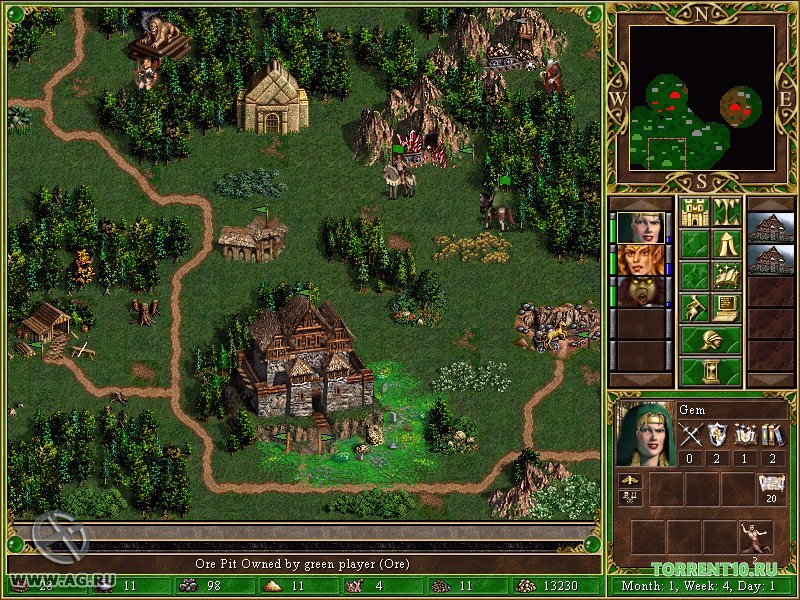
Task: Click the Knowledge books stat icon
Action: click(x=771, y=434)
